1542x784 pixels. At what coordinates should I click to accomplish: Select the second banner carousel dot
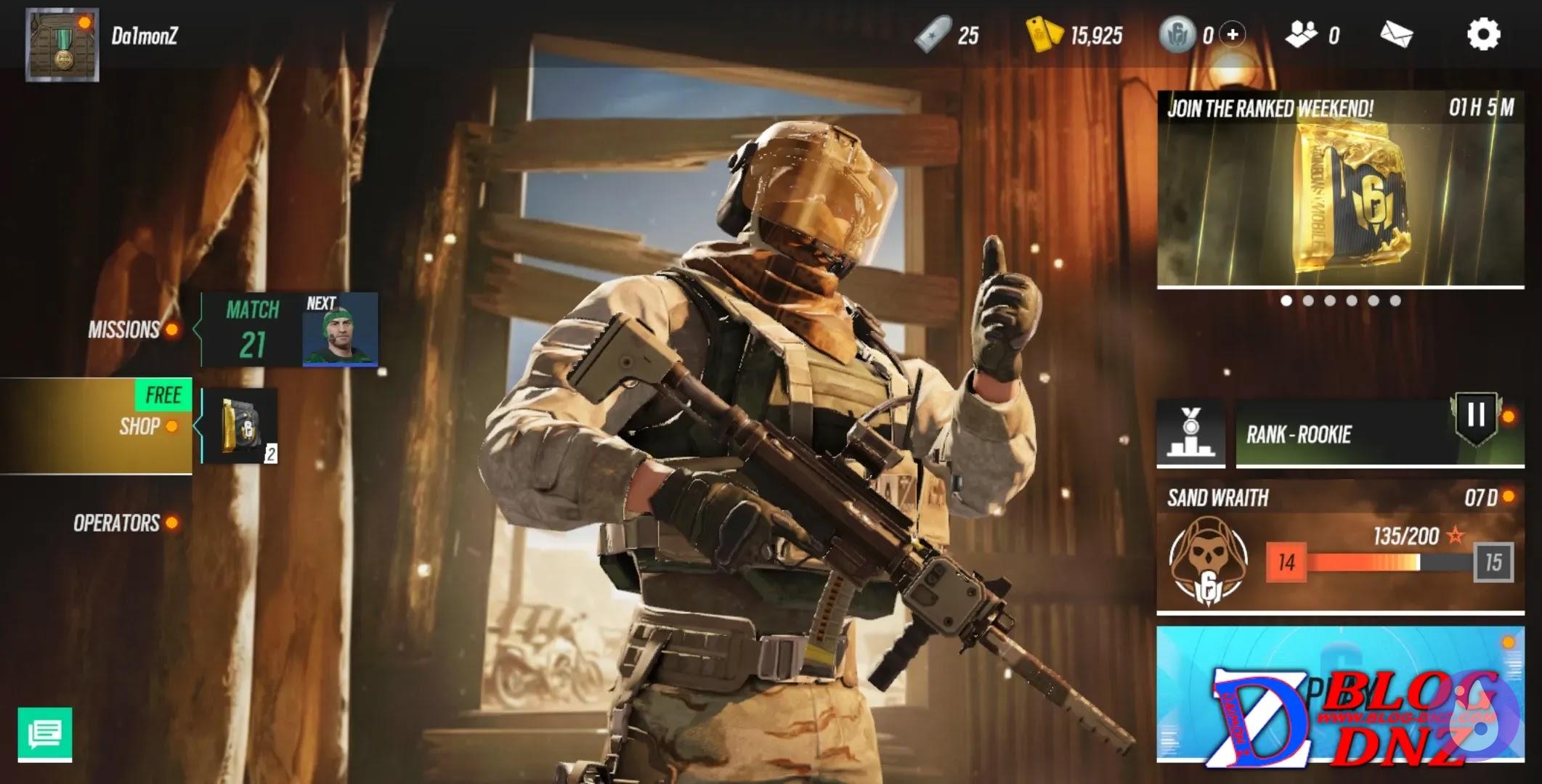pyautogui.click(x=1308, y=301)
